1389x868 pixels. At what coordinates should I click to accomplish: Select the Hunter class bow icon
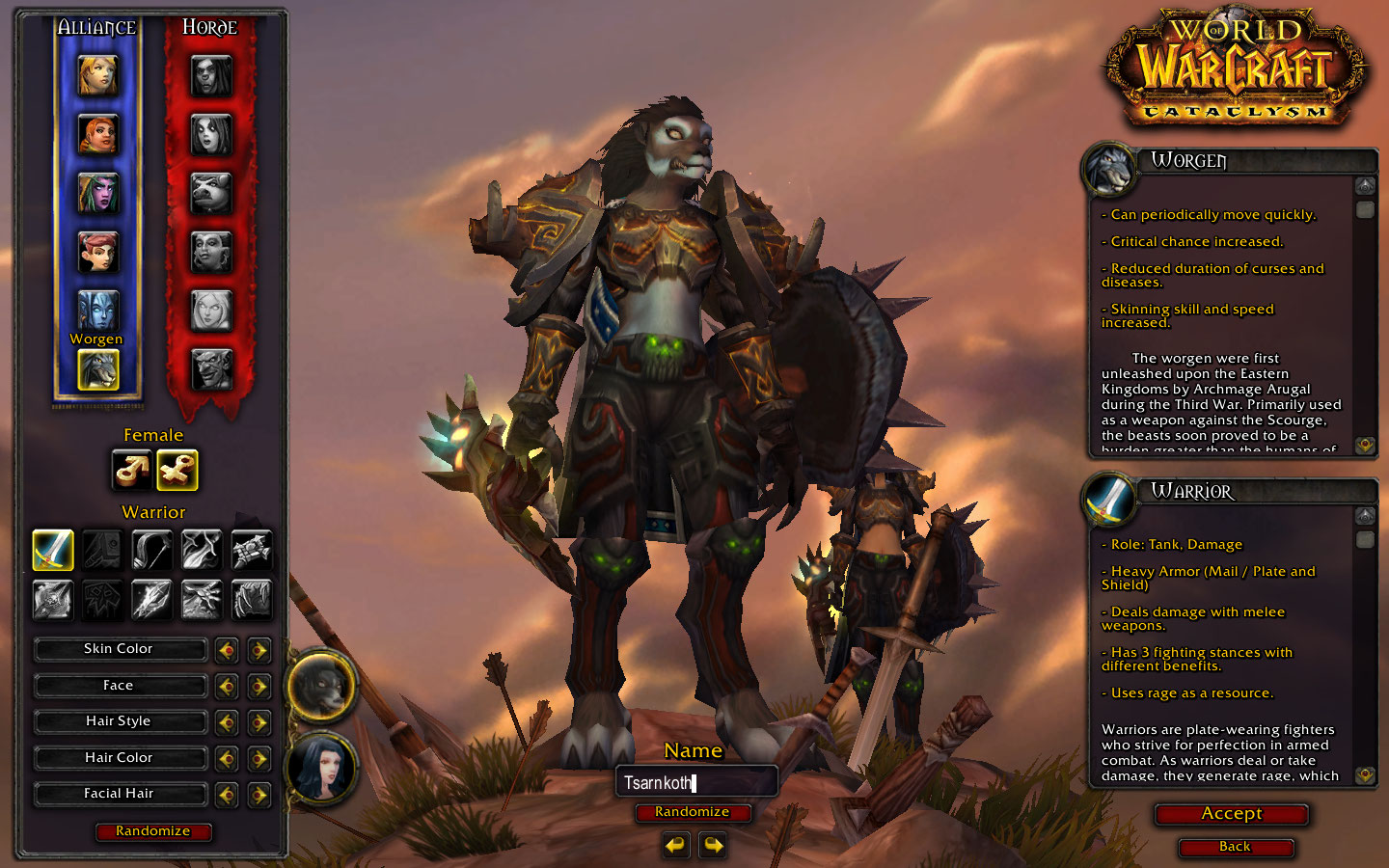point(151,550)
